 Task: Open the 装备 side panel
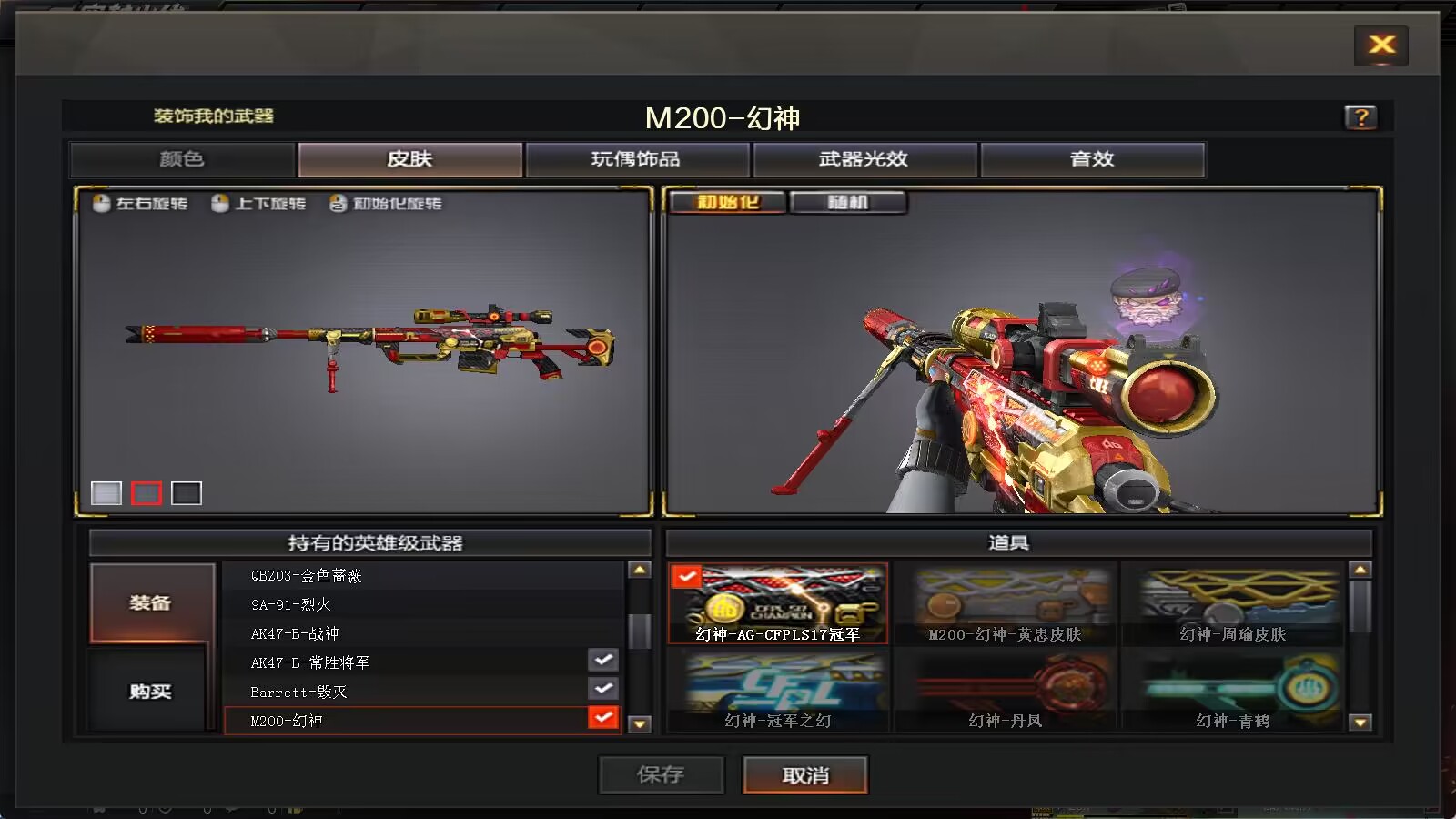pyautogui.click(x=148, y=601)
